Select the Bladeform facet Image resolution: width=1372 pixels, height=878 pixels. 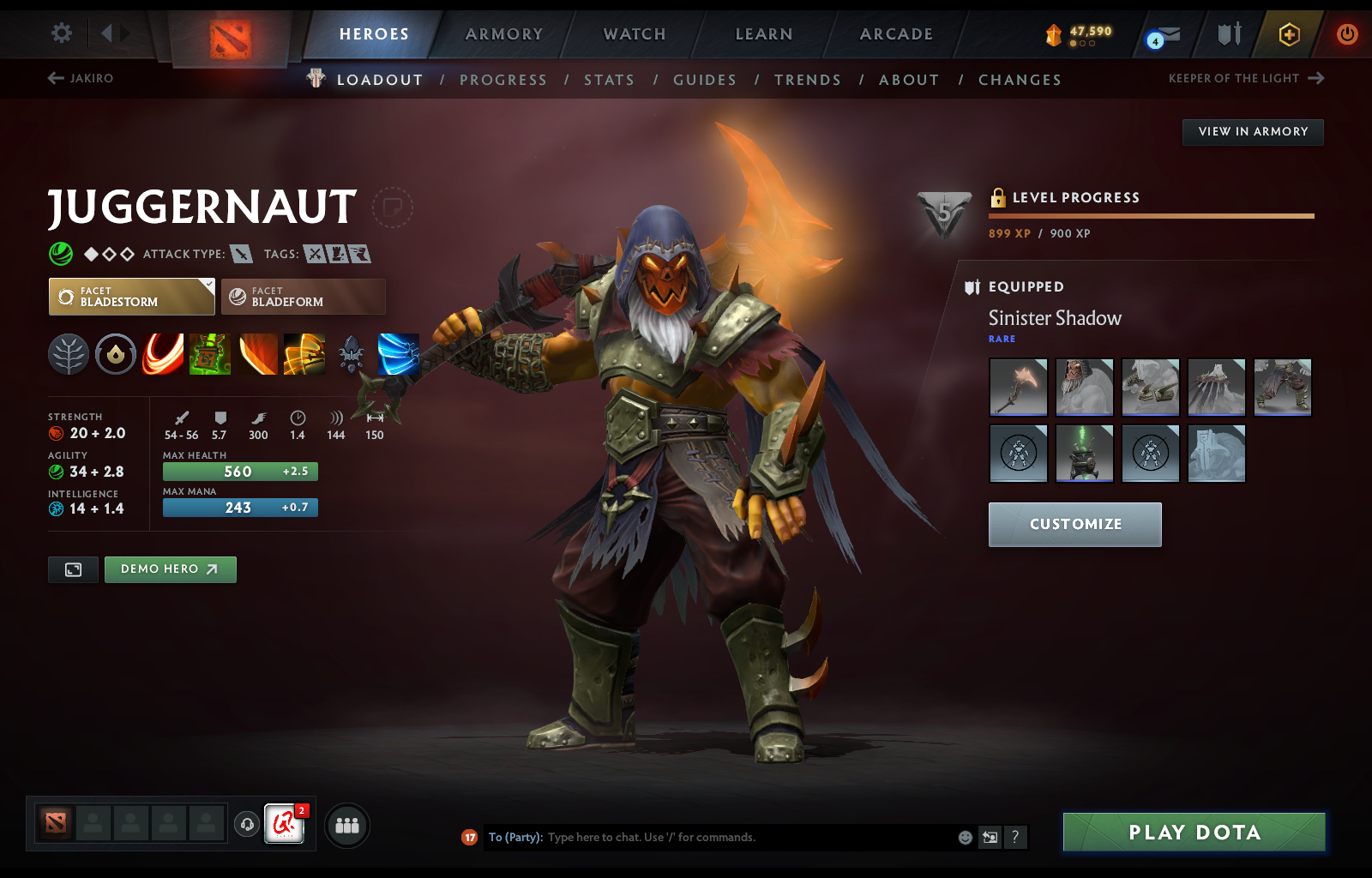pyautogui.click(x=304, y=297)
